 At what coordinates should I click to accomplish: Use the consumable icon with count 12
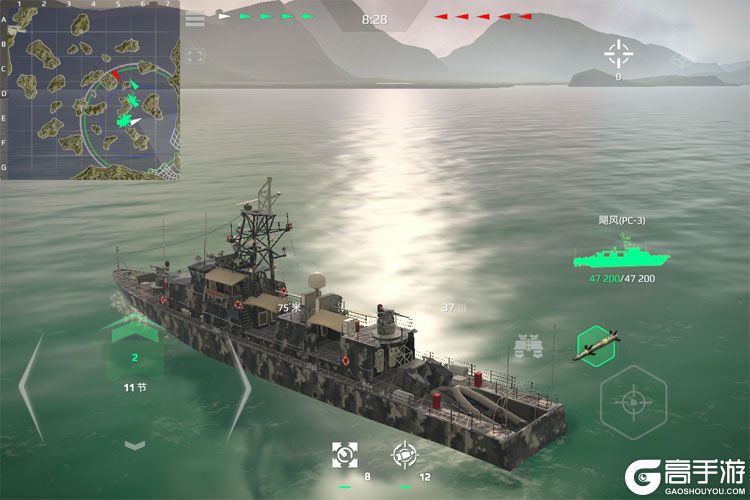tap(404, 455)
